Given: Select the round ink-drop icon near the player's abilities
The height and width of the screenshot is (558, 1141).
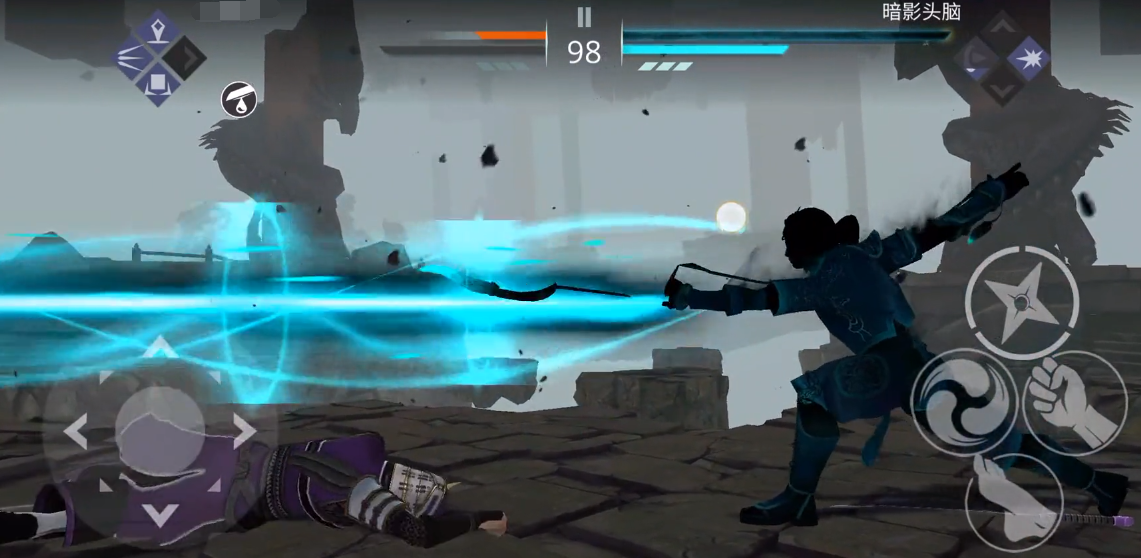Looking at the screenshot, I should click(239, 99).
